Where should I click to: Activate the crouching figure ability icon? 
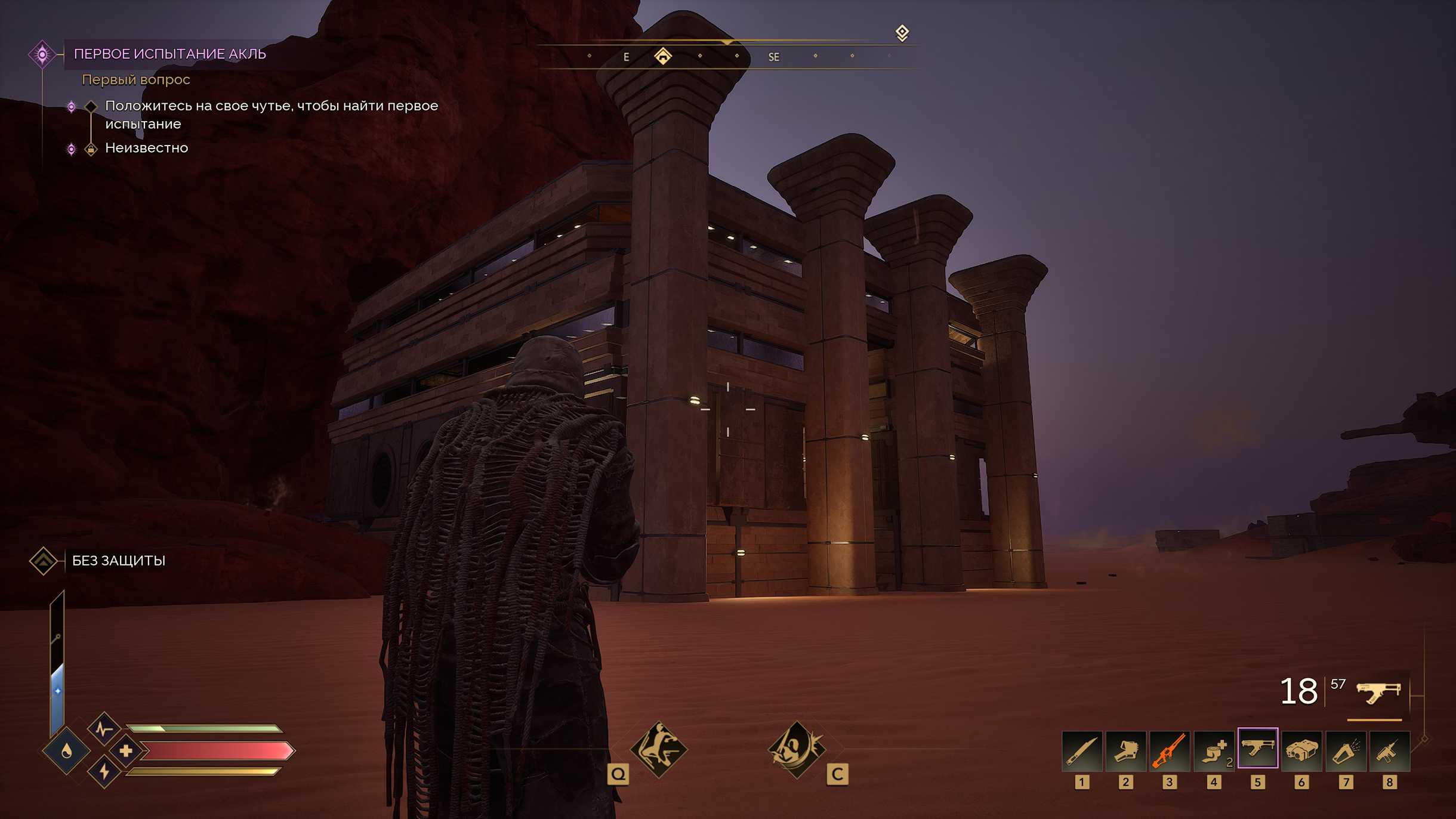click(x=659, y=749)
